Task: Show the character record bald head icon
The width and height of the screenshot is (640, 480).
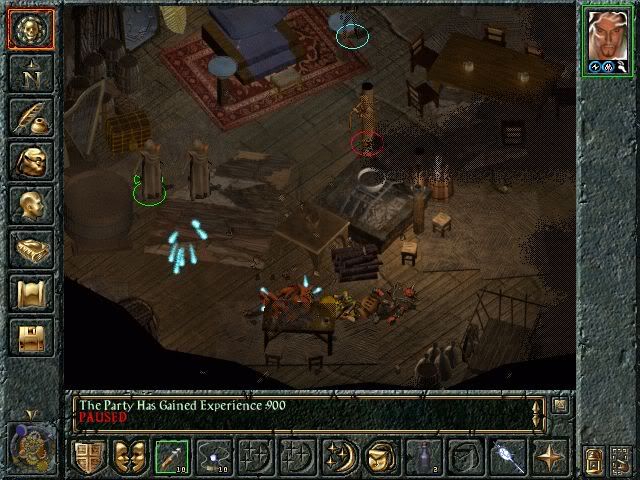Action: click(29, 205)
